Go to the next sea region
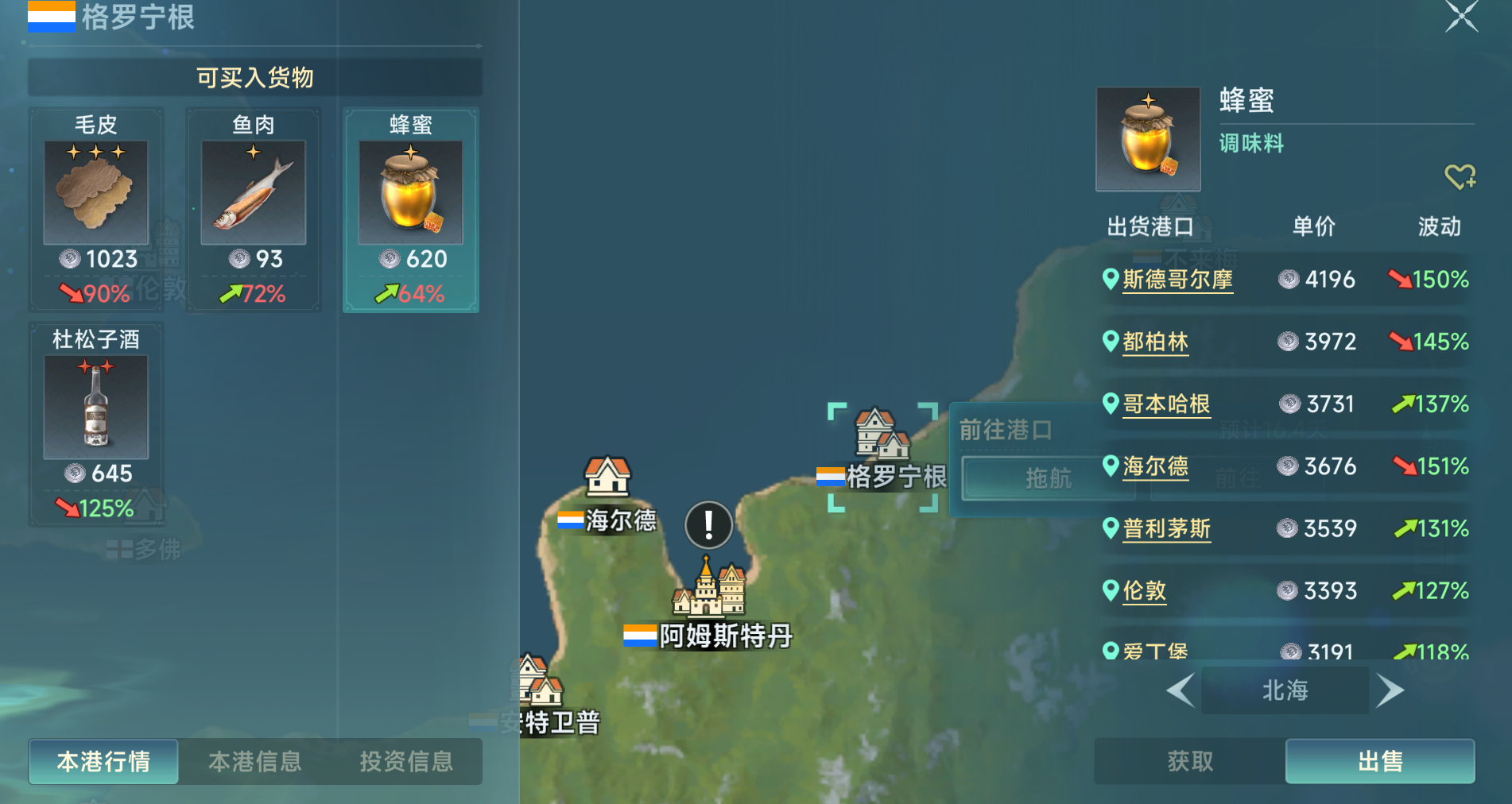1512x804 pixels. tap(1390, 690)
